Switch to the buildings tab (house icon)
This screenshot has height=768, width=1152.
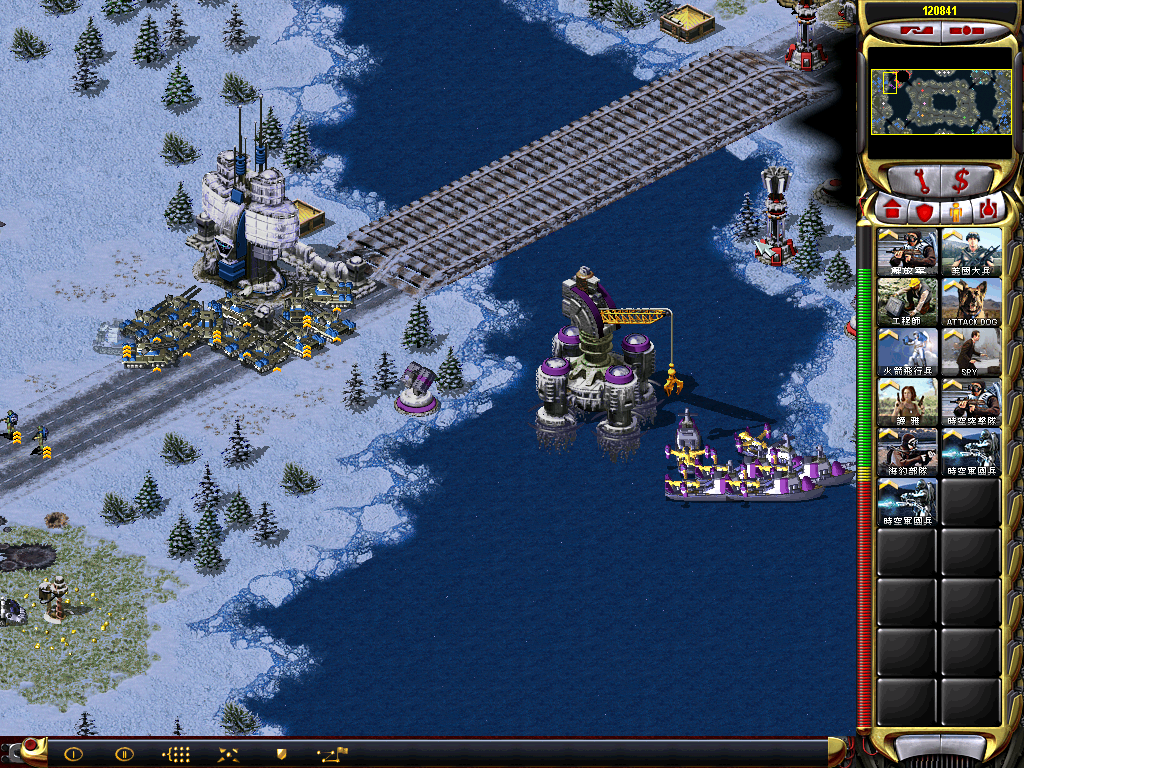(892, 211)
